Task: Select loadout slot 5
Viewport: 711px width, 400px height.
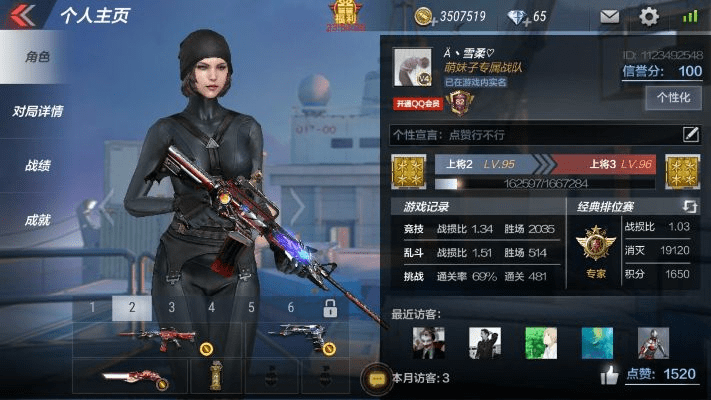Action: [x=251, y=307]
